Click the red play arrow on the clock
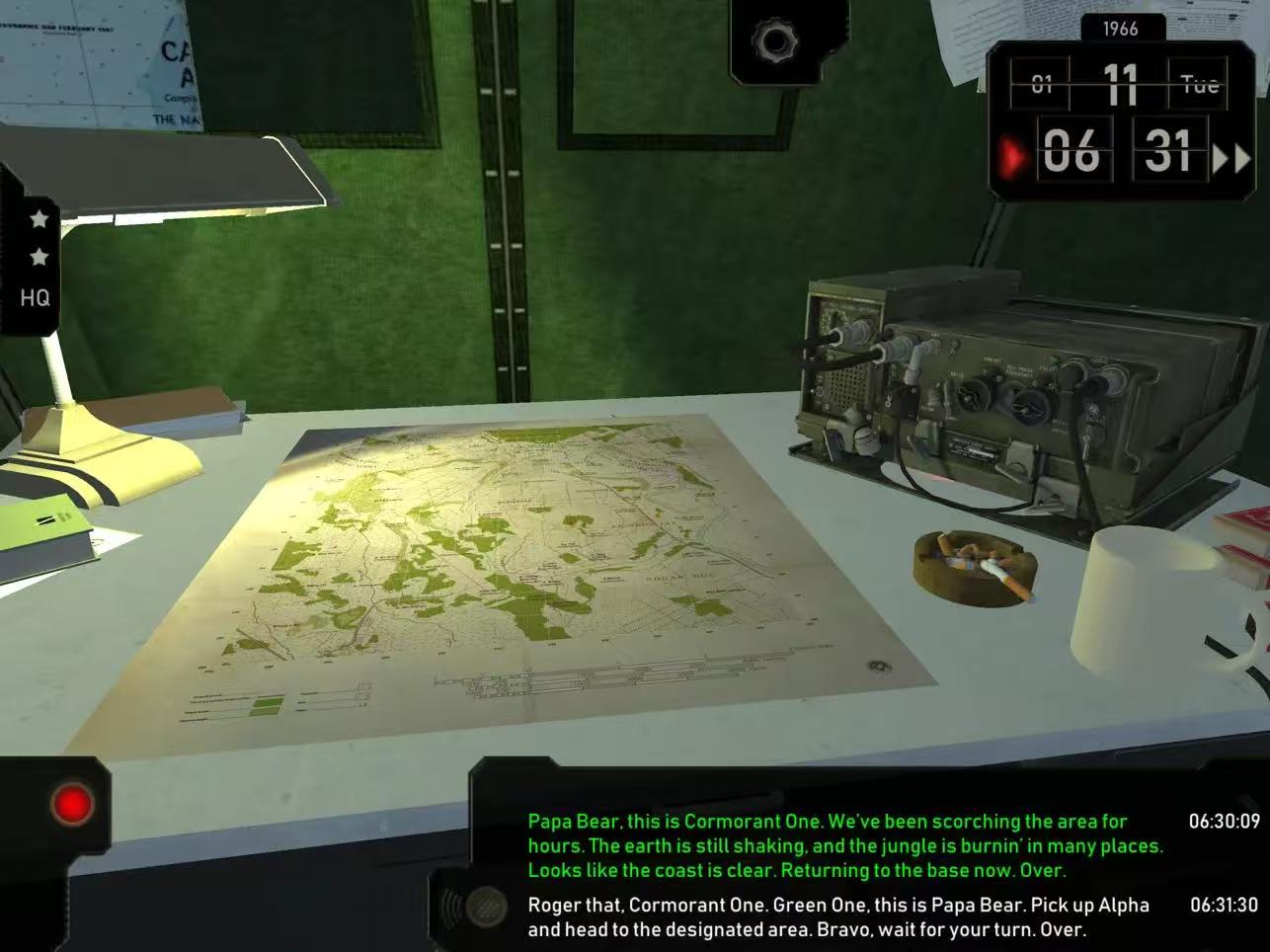1270x952 pixels. 1012,156
